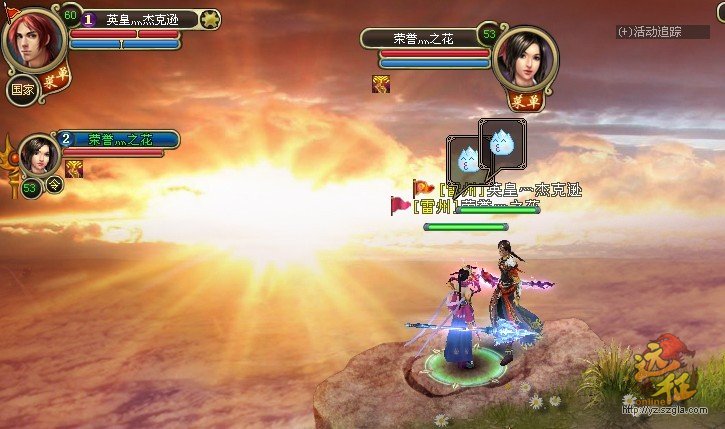Click the 令 token button

pyautogui.click(x=54, y=184)
